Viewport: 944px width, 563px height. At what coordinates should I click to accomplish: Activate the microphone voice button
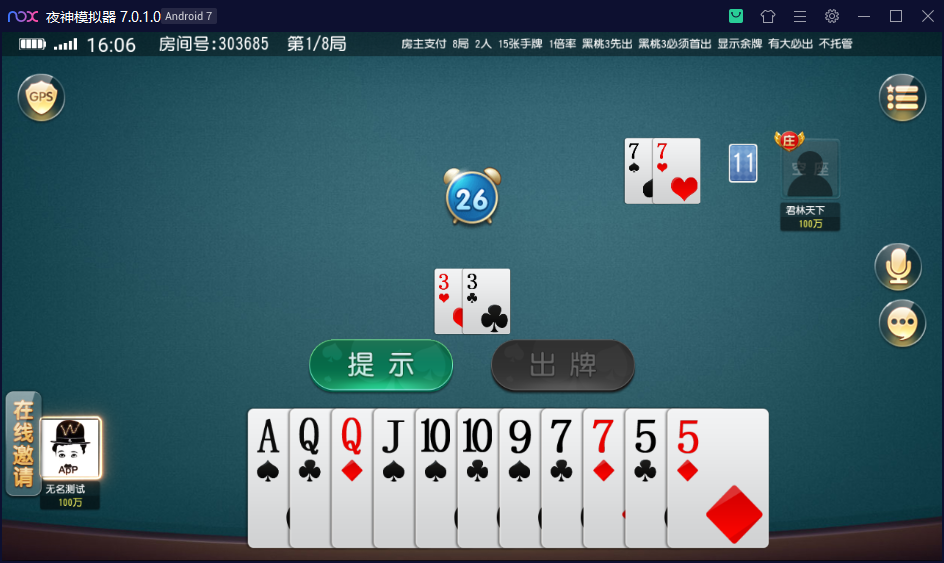(898, 266)
